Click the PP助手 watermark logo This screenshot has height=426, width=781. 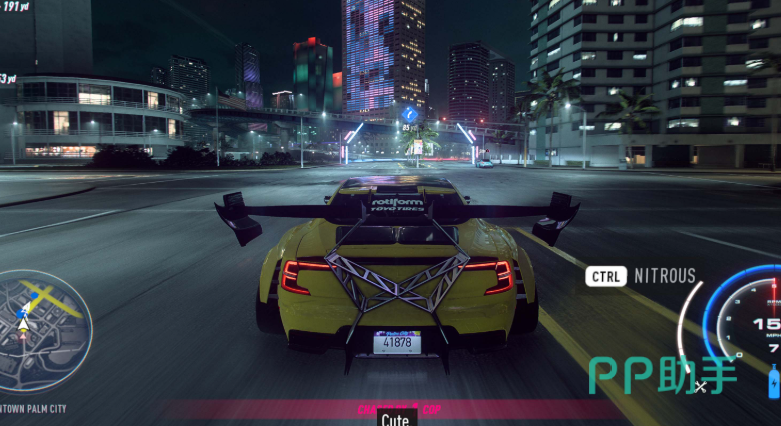pyautogui.click(x=662, y=374)
